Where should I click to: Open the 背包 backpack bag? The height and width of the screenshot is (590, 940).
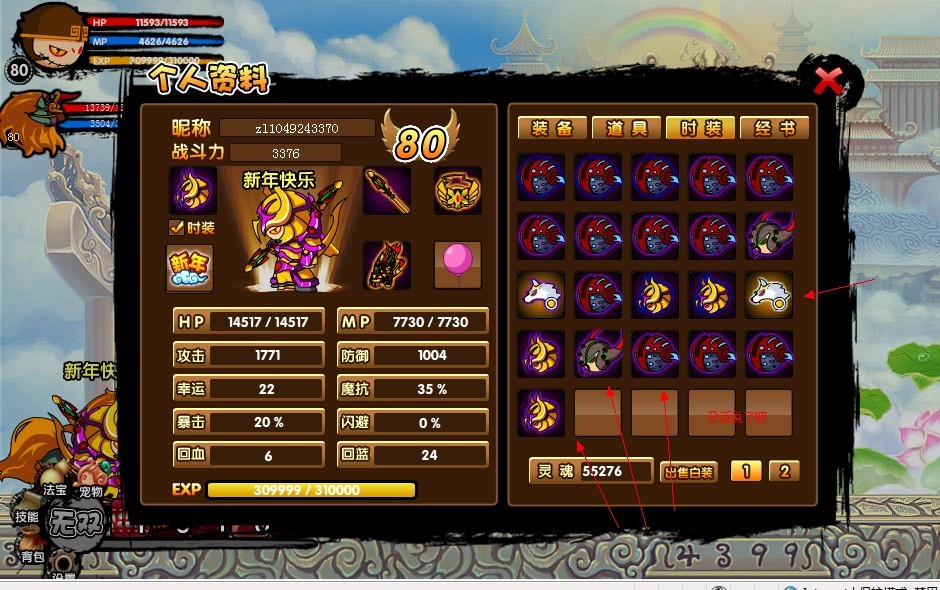(32, 556)
